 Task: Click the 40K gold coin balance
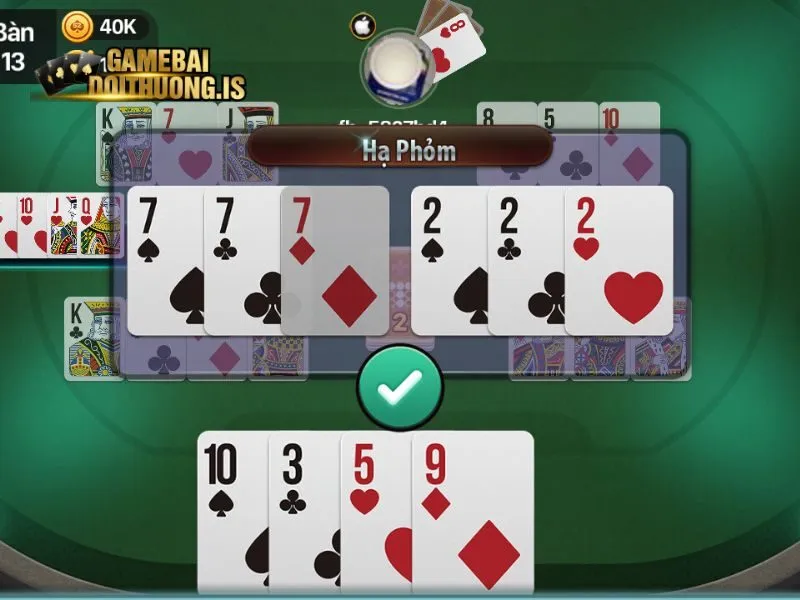tap(105, 26)
